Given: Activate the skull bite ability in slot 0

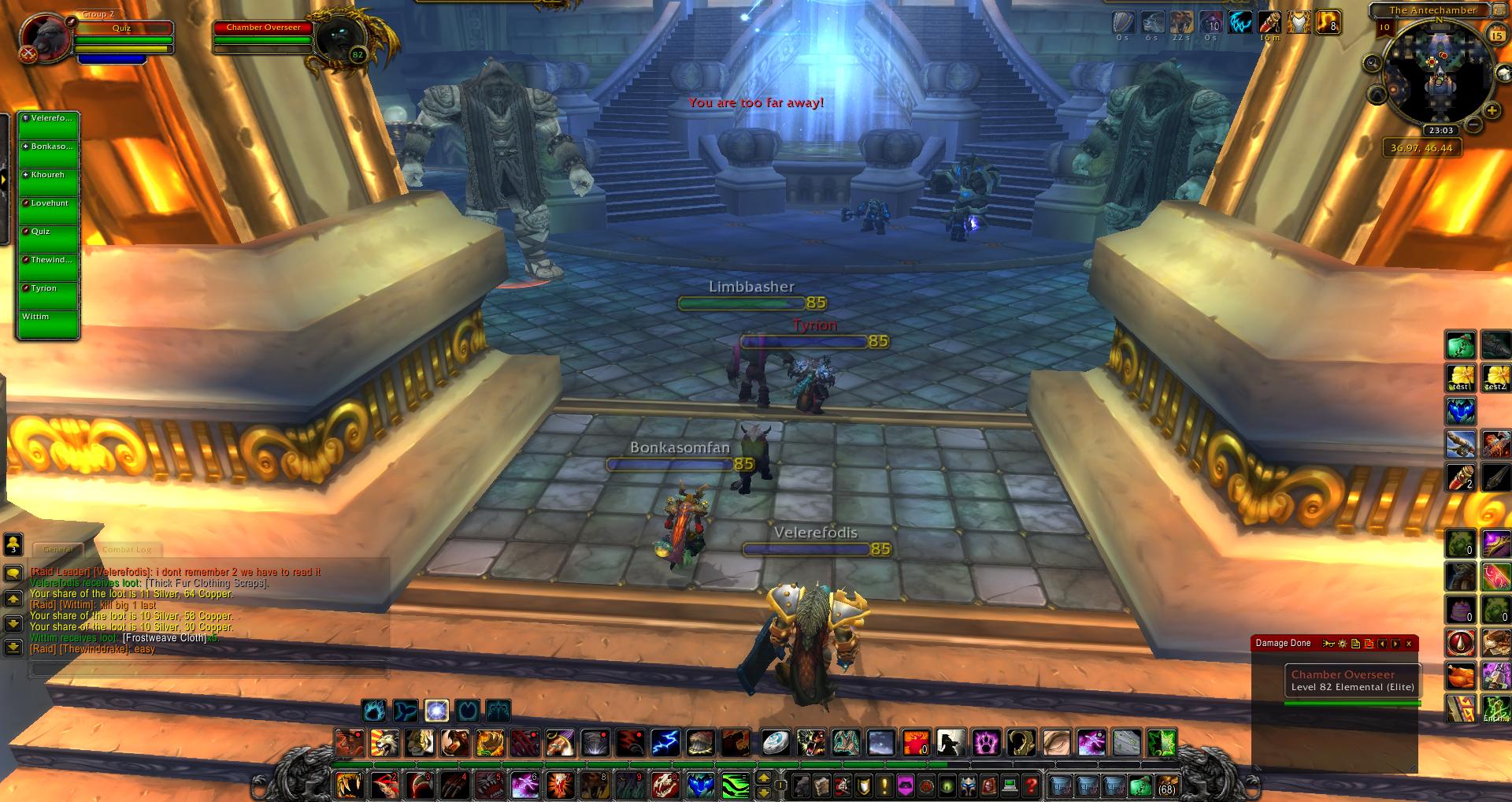Looking at the screenshot, I should 665,785.
